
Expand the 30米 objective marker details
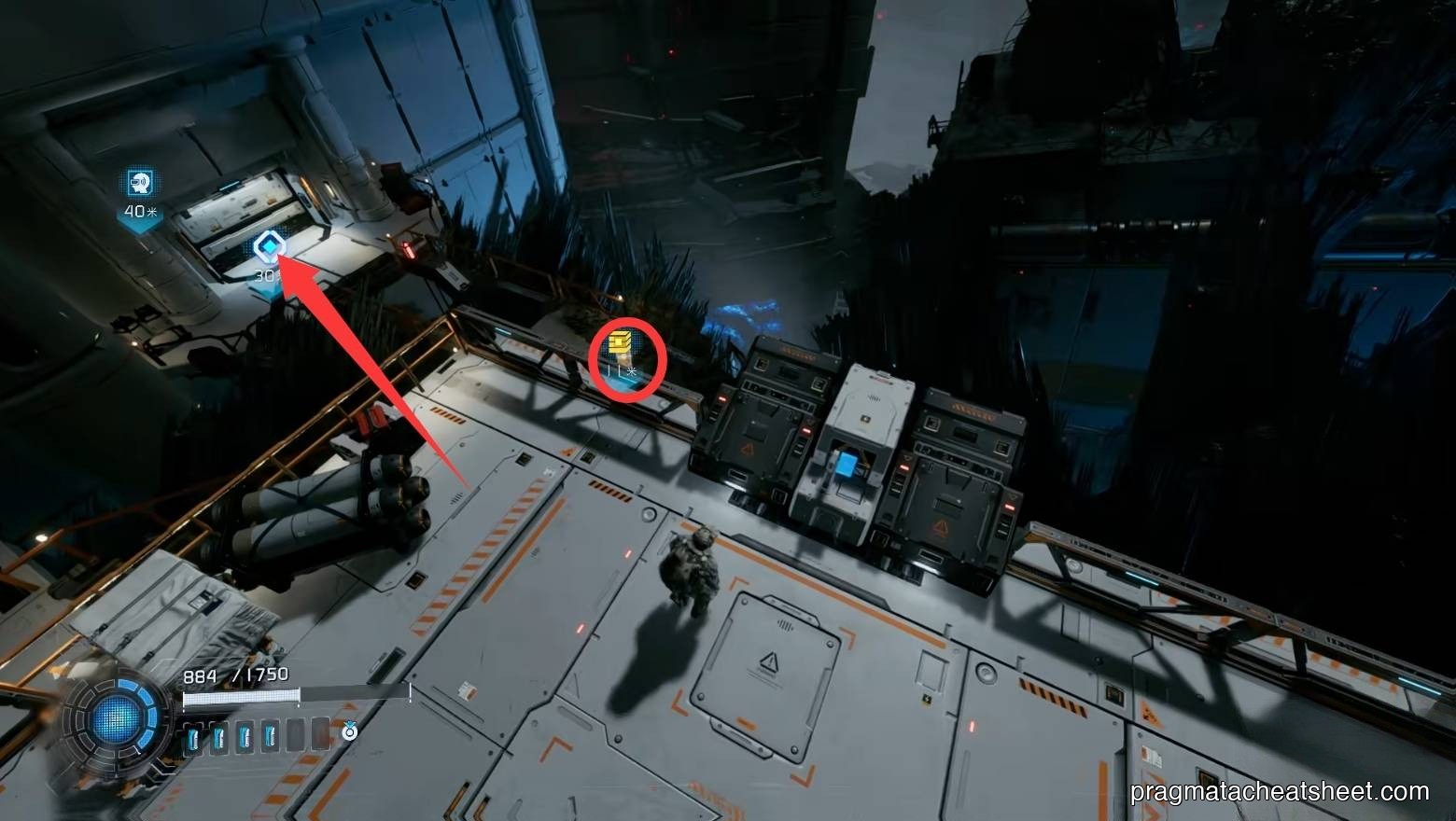(267, 275)
